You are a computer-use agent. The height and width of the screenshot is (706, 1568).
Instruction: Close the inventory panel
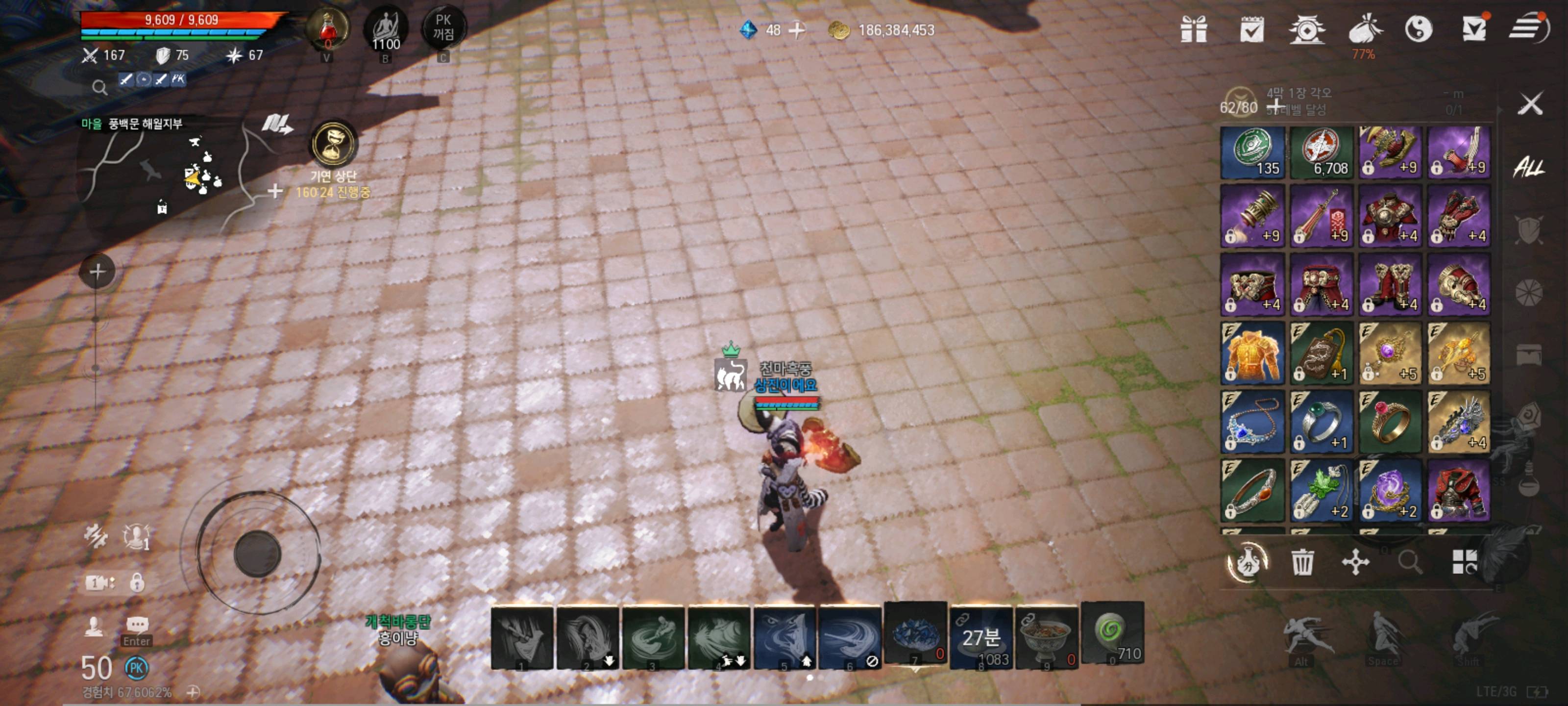point(1530,104)
